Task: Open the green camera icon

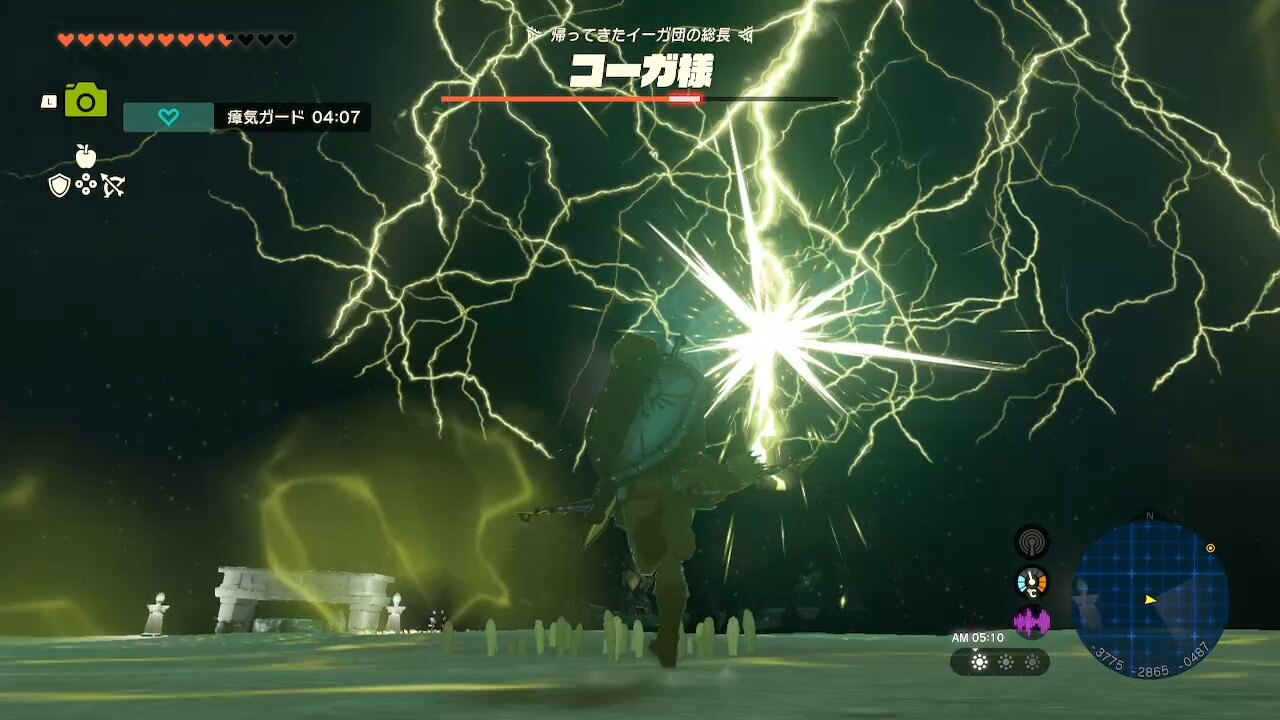Action: 86,100
